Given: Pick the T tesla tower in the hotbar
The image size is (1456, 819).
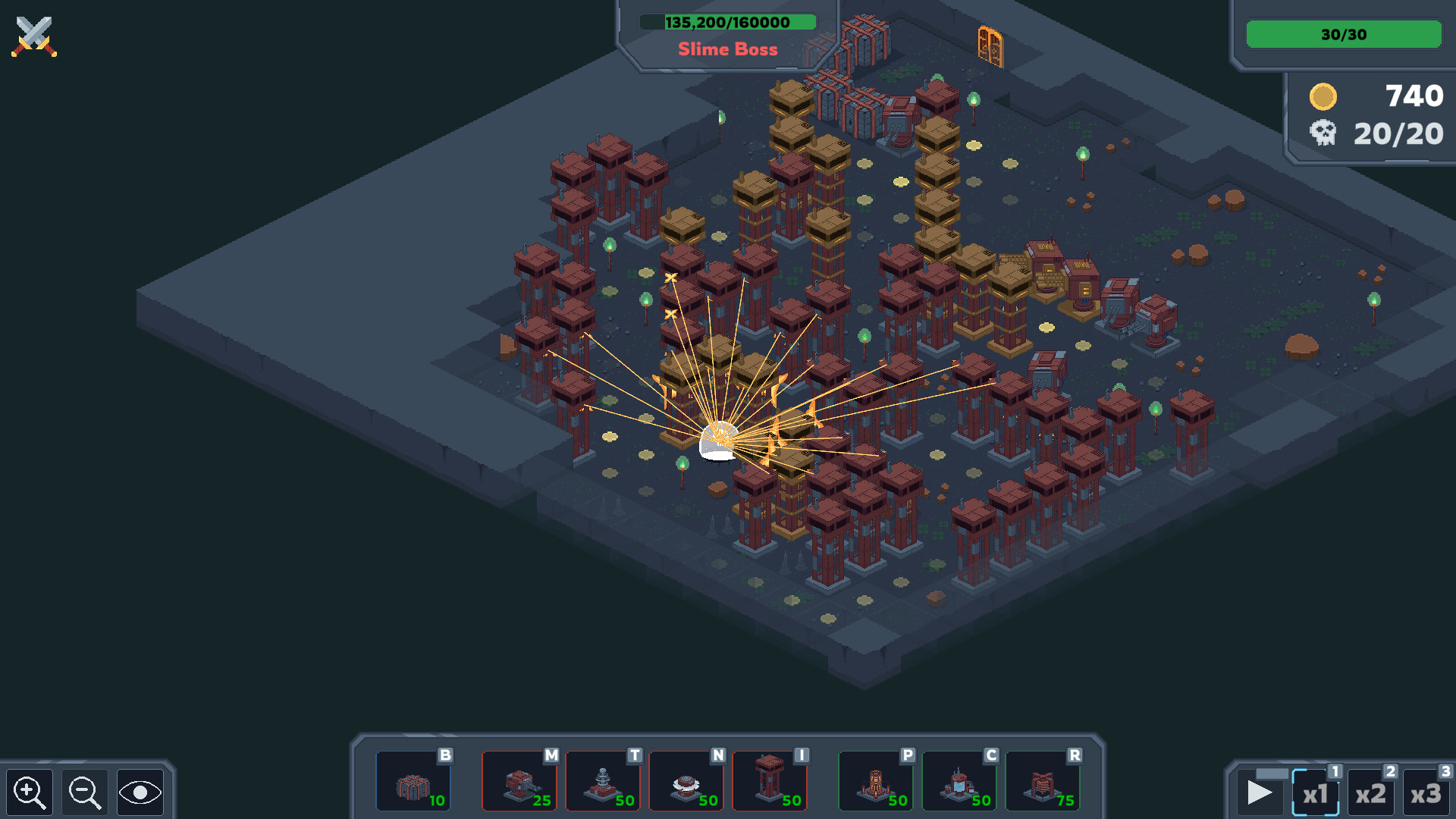Looking at the screenshot, I should (604, 781).
